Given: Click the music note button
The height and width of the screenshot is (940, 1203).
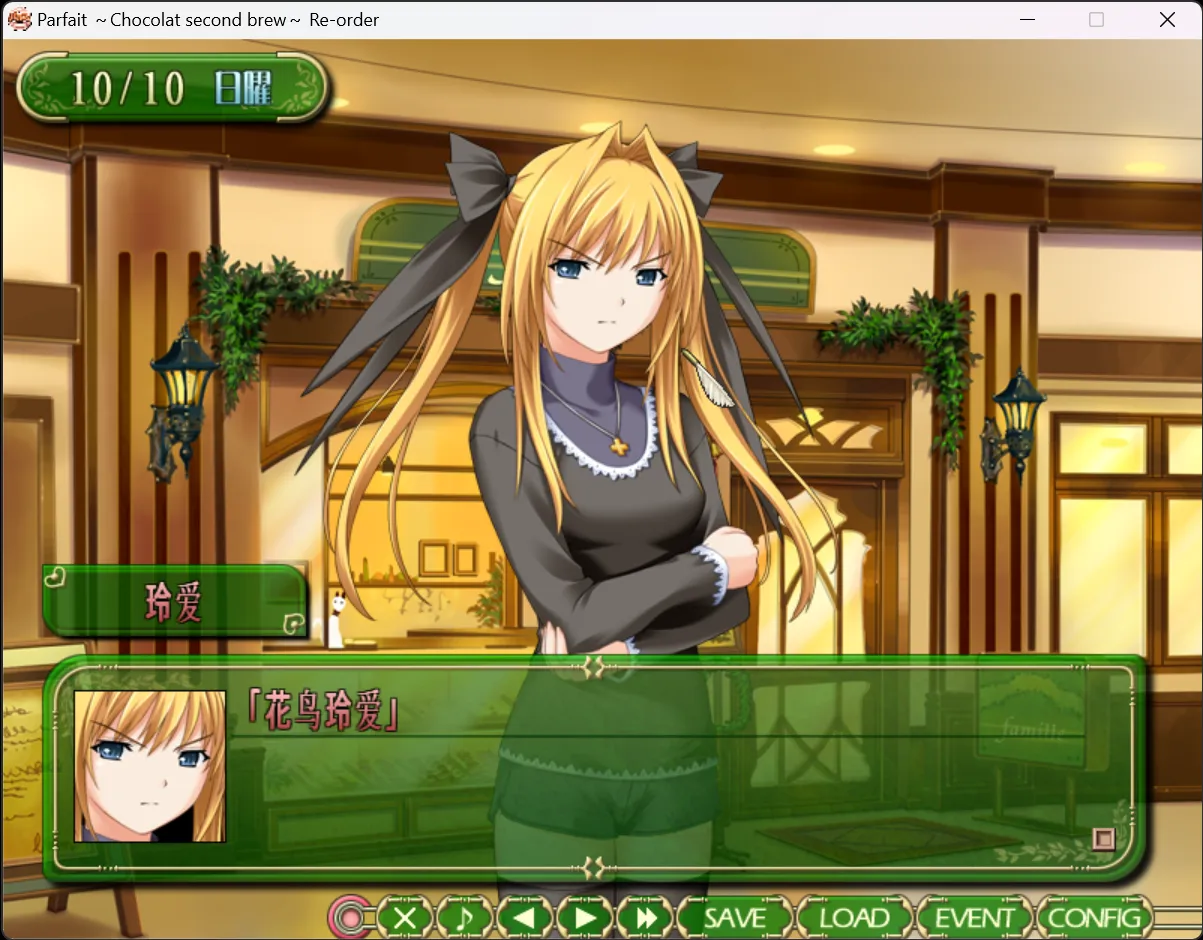Looking at the screenshot, I should (x=465, y=917).
